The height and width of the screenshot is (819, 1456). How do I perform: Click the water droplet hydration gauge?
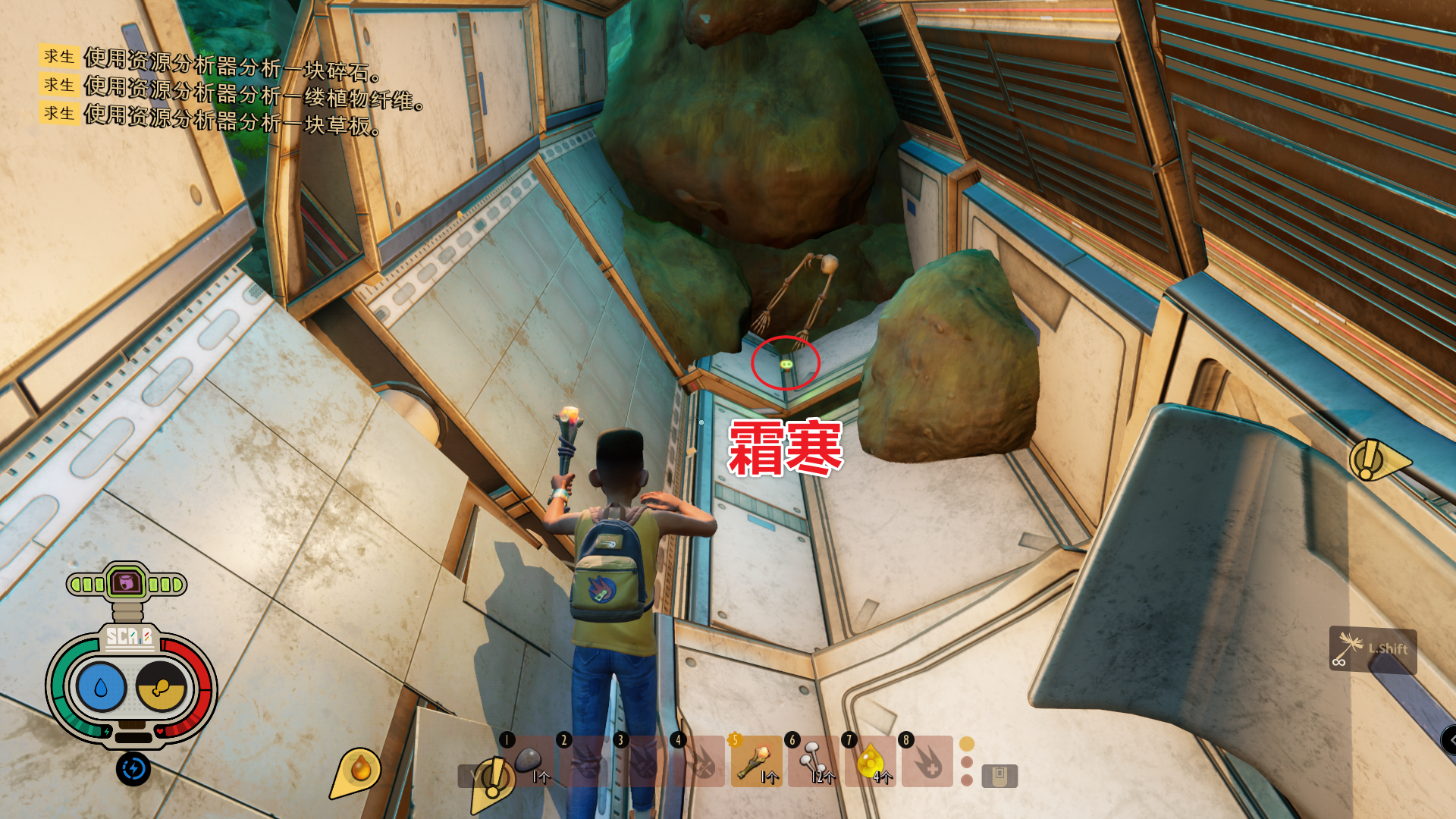coord(100,686)
